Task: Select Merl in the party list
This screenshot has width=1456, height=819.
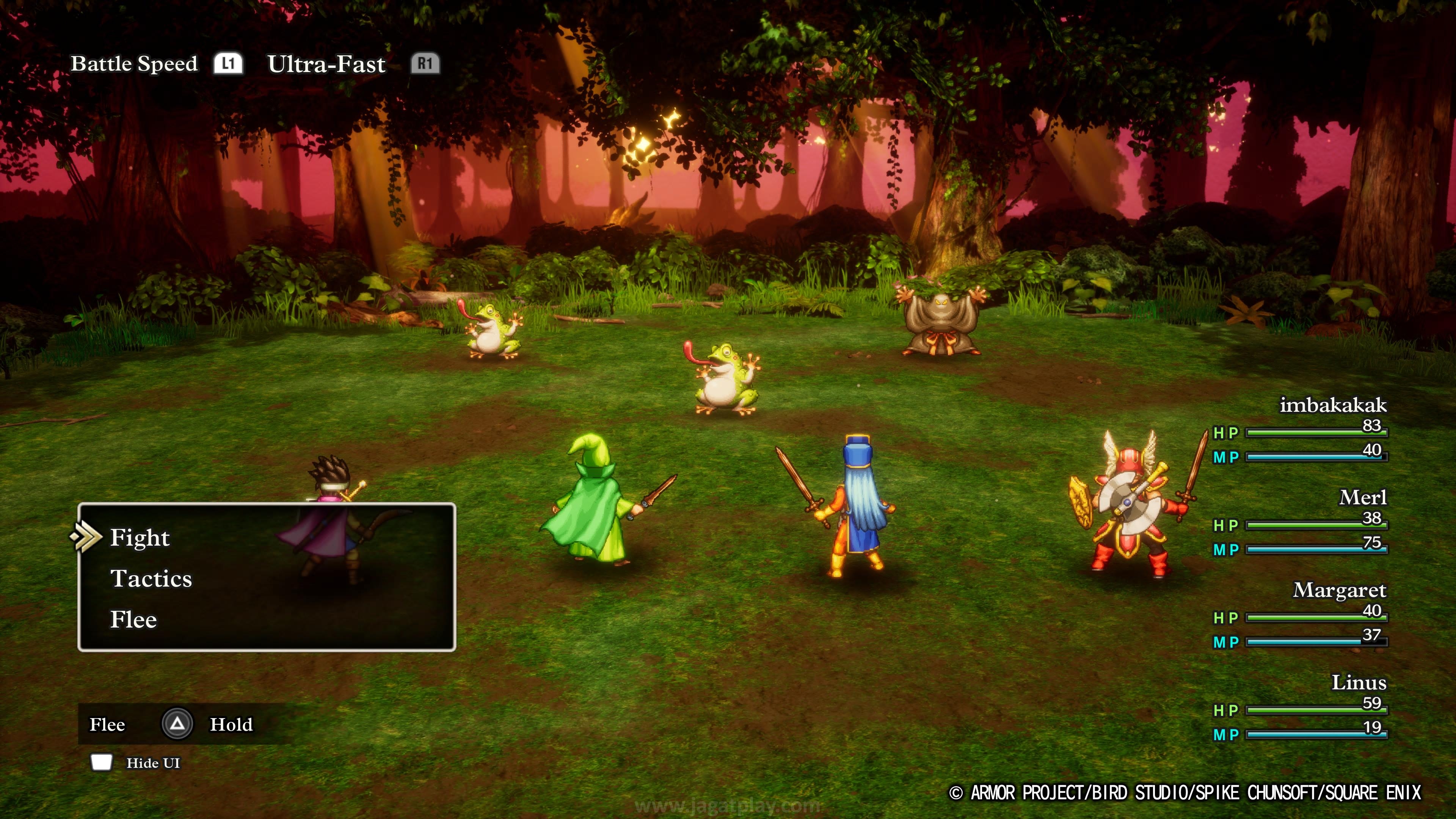Action: (x=1362, y=498)
